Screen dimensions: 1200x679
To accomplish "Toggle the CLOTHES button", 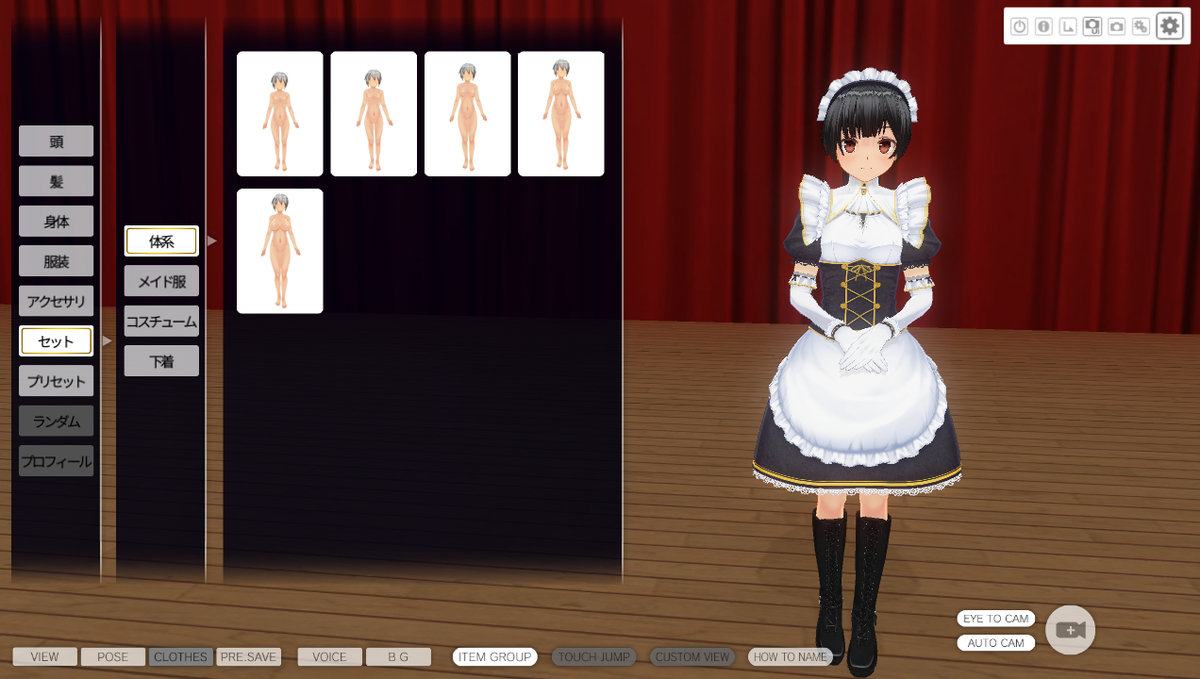I will point(180,657).
